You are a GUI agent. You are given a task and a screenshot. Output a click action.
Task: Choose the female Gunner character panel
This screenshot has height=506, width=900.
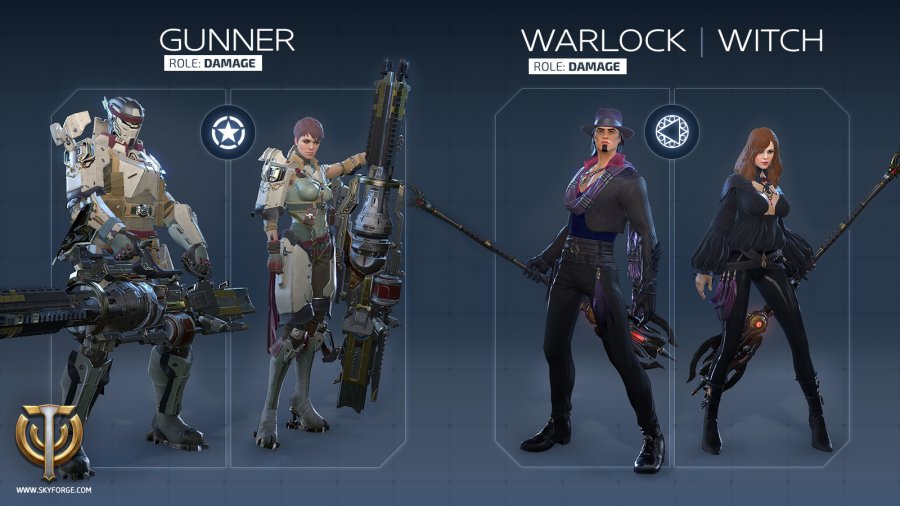click(x=317, y=280)
